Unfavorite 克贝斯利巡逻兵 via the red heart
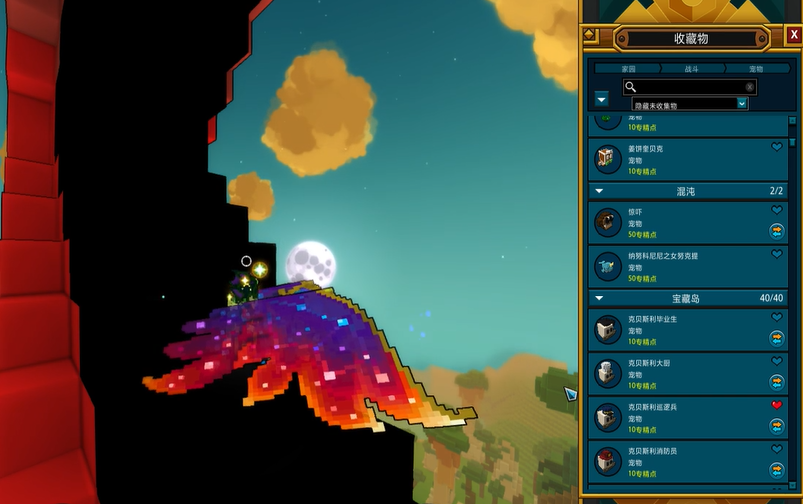 click(776, 406)
